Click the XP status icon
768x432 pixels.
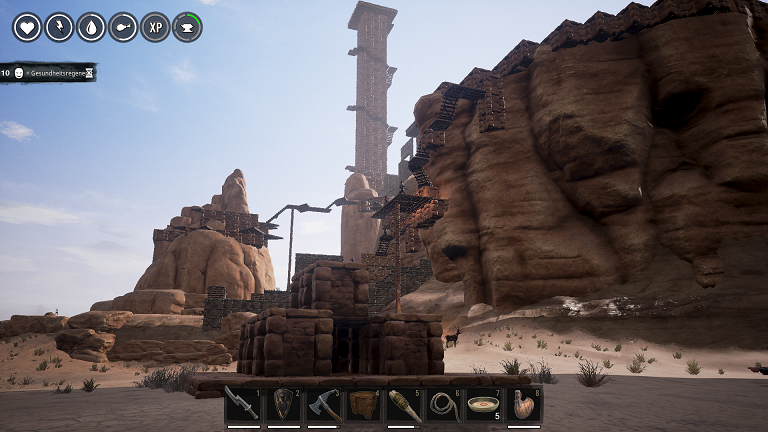tap(155, 27)
